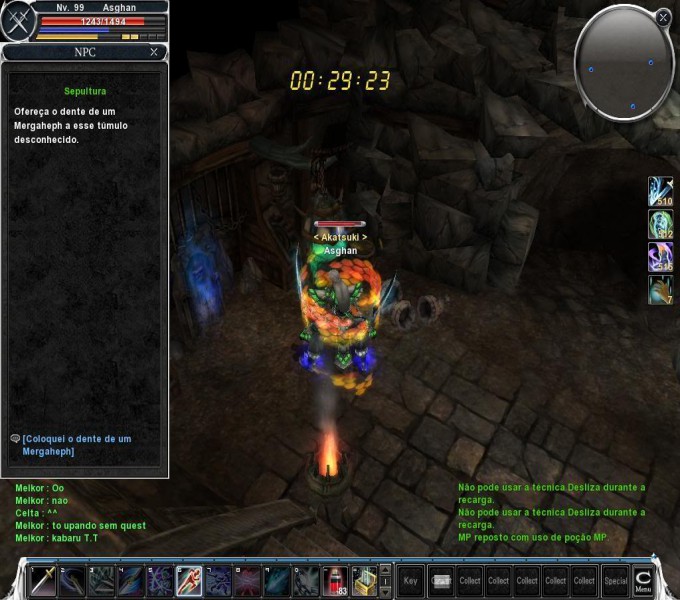Choose the reply "Coloquei o dente de um Mergaheph"
680x600 pixels.
click(x=76, y=445)
